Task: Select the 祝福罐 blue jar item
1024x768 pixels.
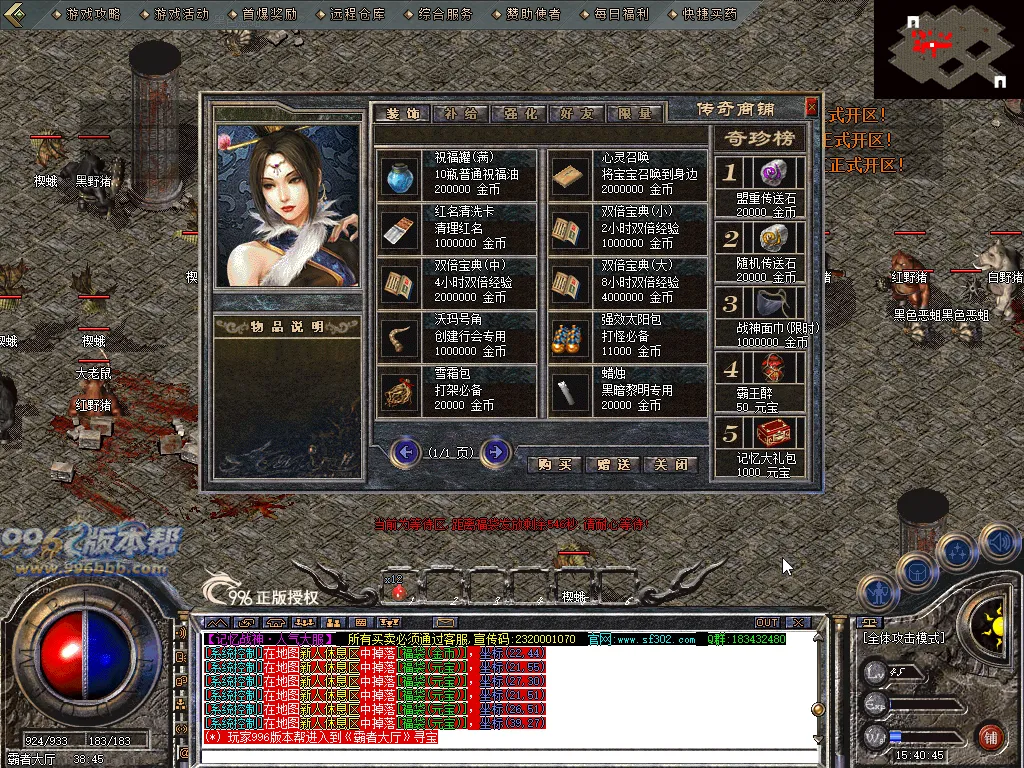Action: [400, 174]
